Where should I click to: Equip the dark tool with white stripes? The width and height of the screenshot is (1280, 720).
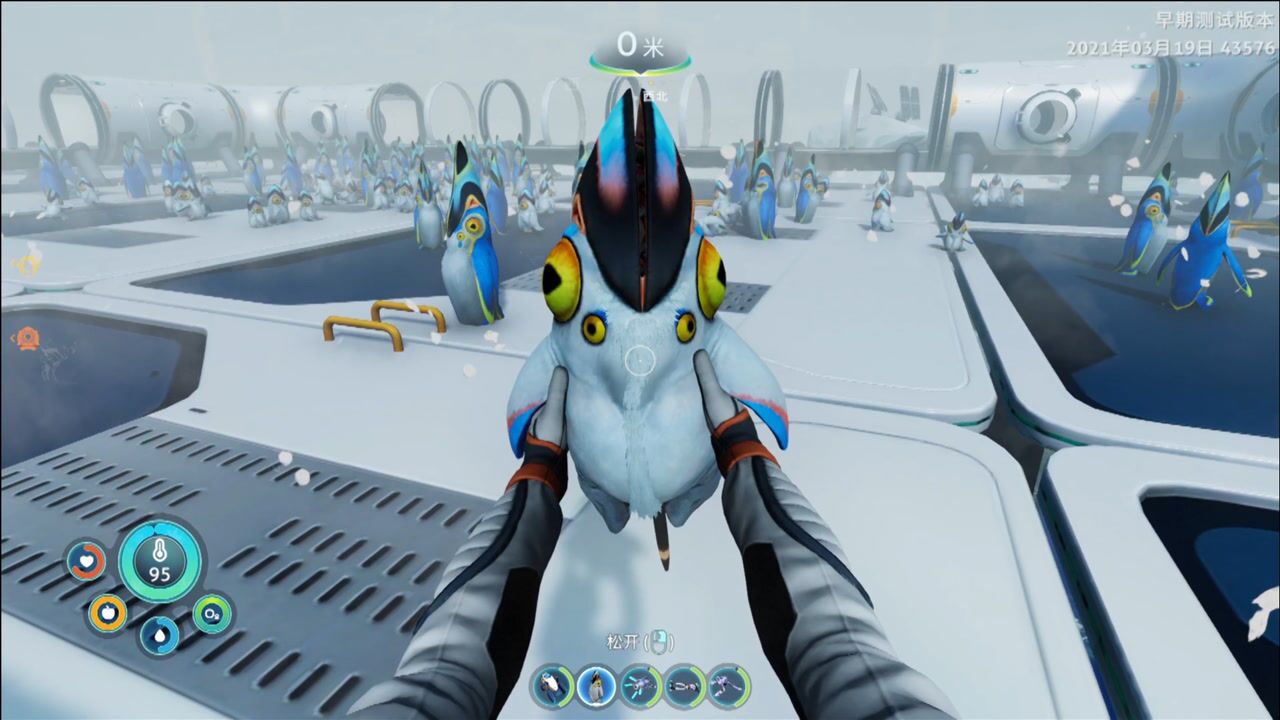684,686
